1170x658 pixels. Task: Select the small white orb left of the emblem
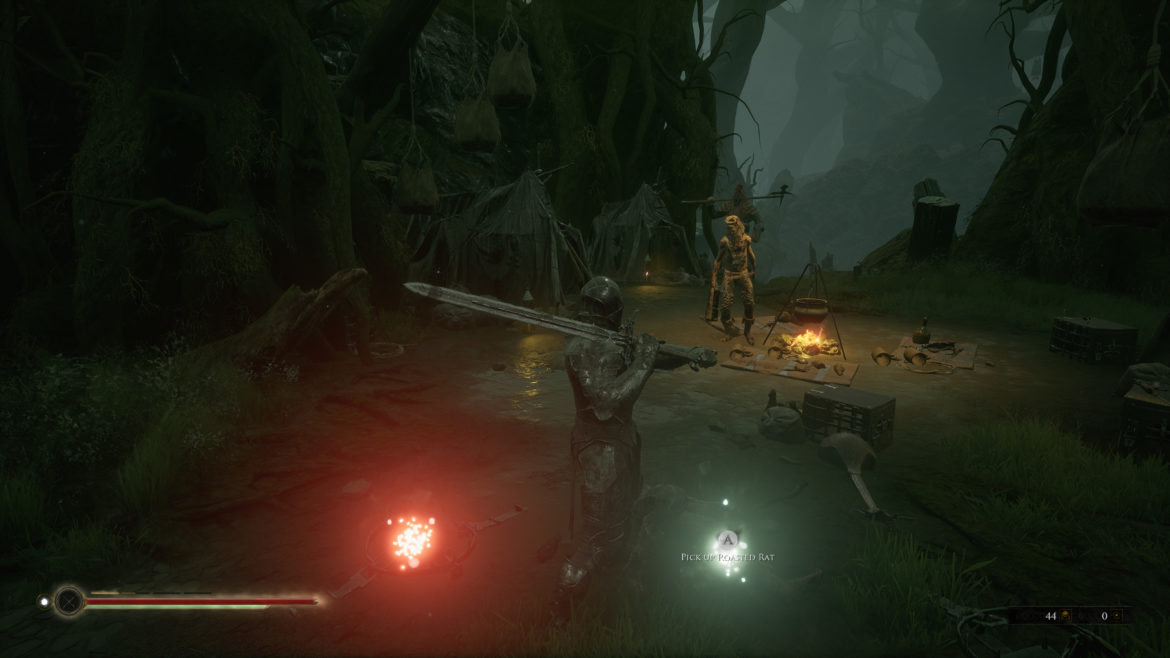pyautogui.click(x=43, y=601)
